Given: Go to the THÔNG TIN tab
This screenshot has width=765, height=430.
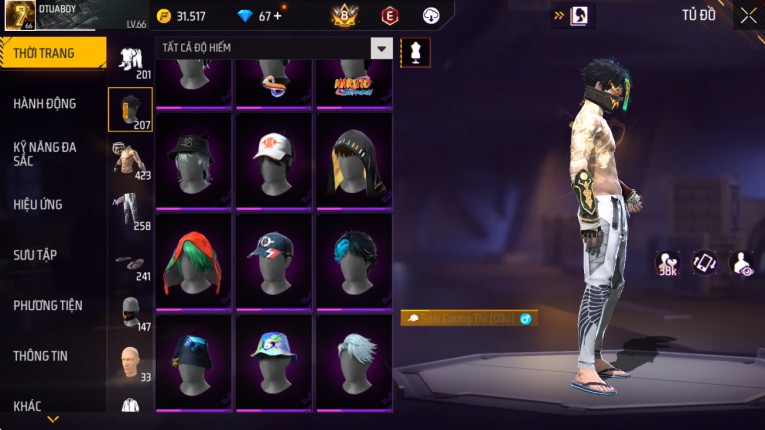Looking at the screenshot, I should pos(40,355).
